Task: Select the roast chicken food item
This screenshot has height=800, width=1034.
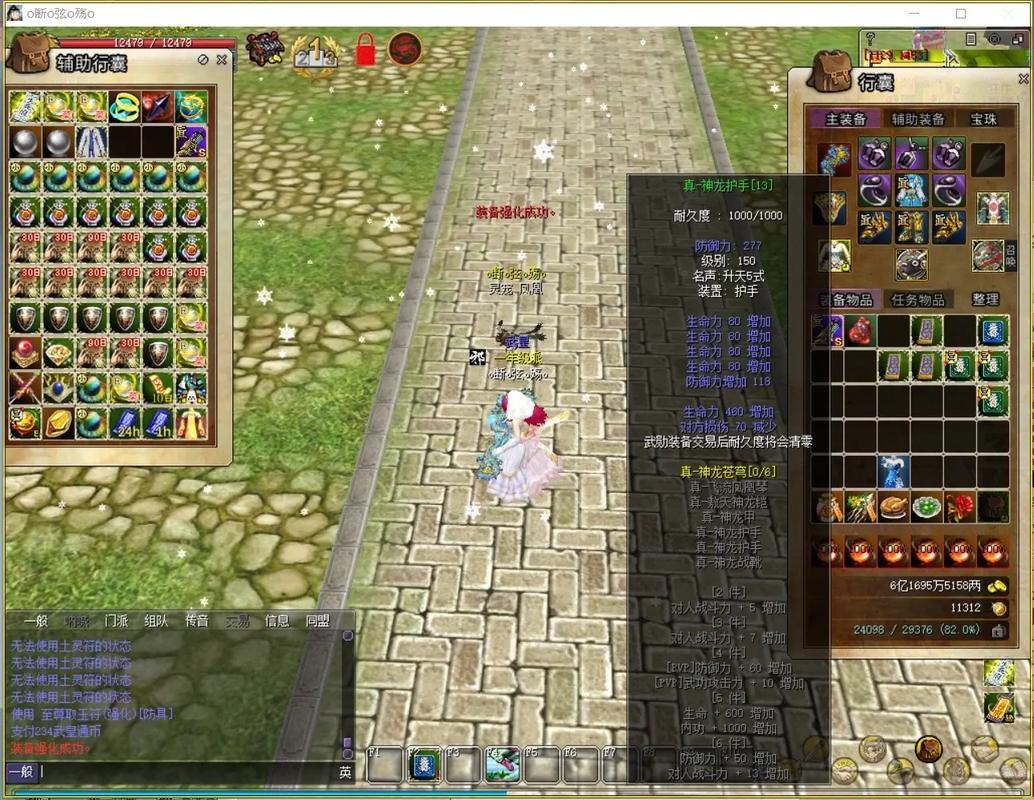Action: point(893,507)
